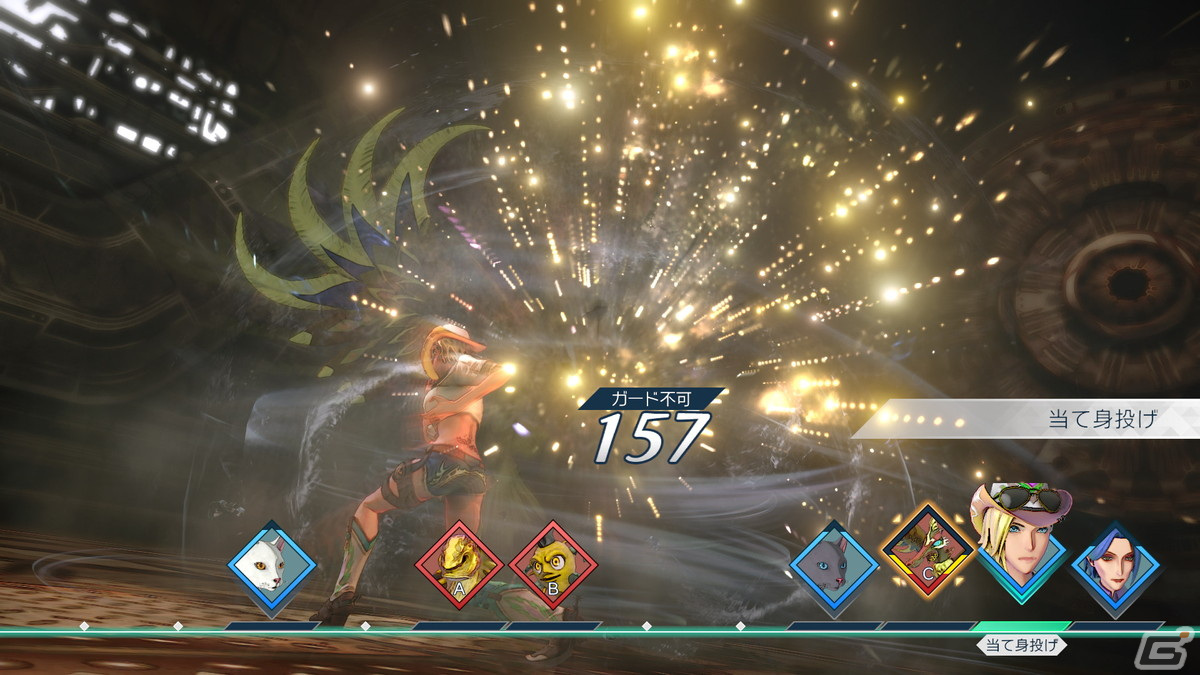Select the white cat portrait on the timeline

[271, 566]
